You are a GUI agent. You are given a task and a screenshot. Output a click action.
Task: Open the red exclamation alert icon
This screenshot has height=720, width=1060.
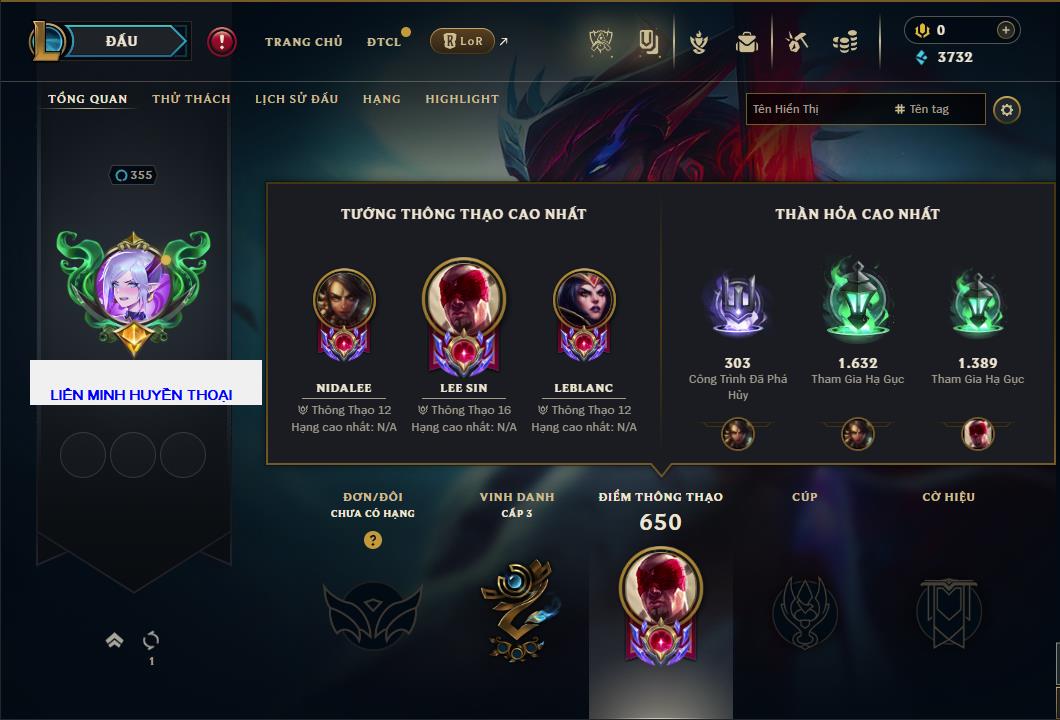tap(222, 42)
